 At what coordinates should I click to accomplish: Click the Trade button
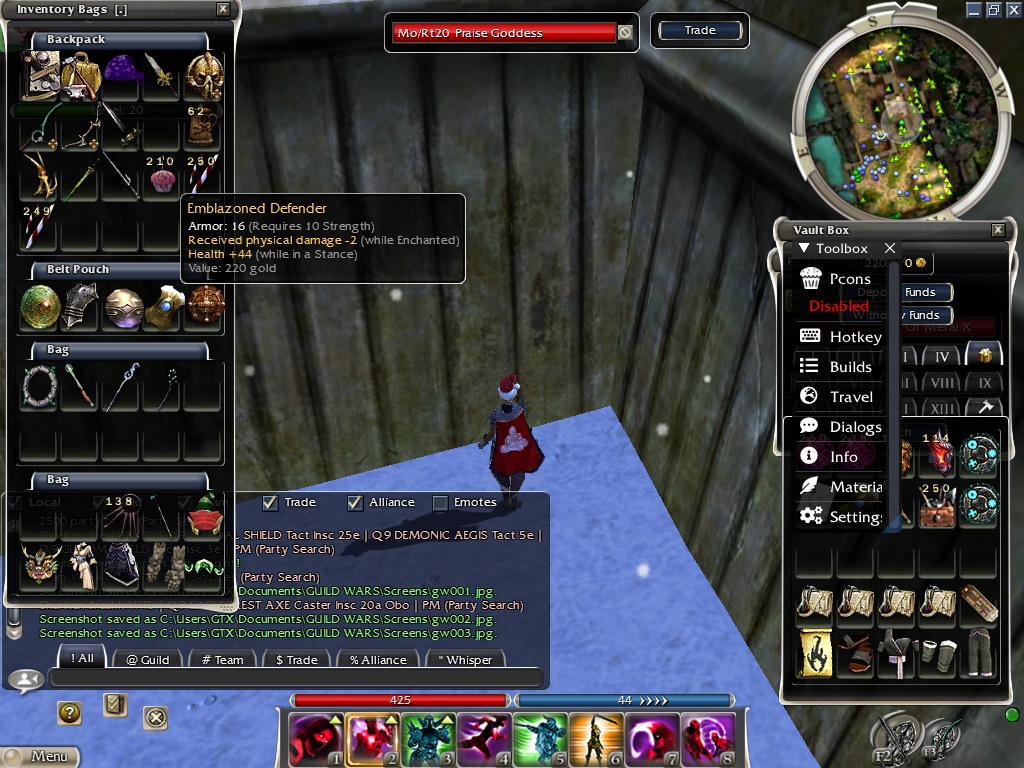pos(700,31)
